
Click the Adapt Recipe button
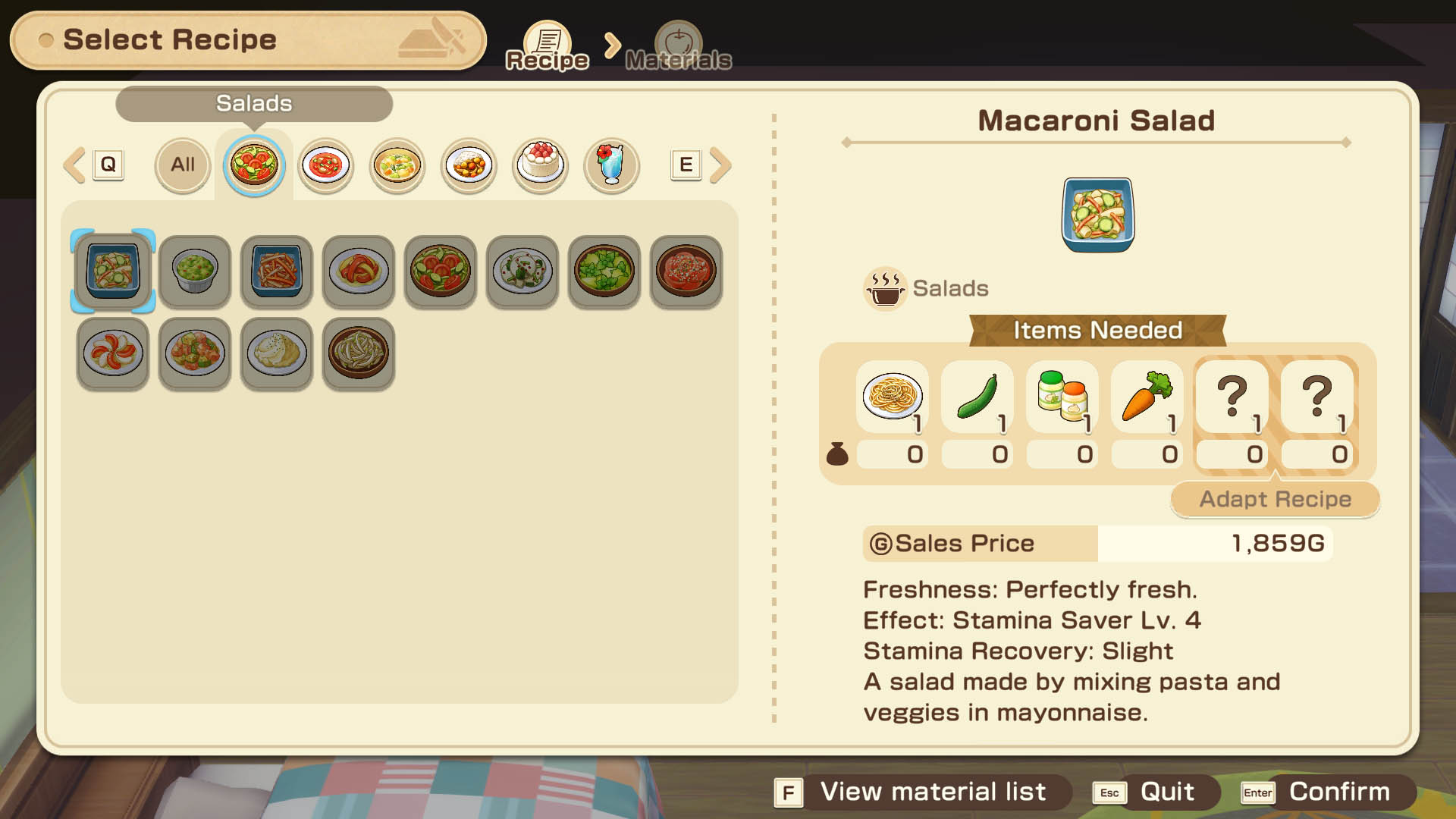tap(1275, 499)
